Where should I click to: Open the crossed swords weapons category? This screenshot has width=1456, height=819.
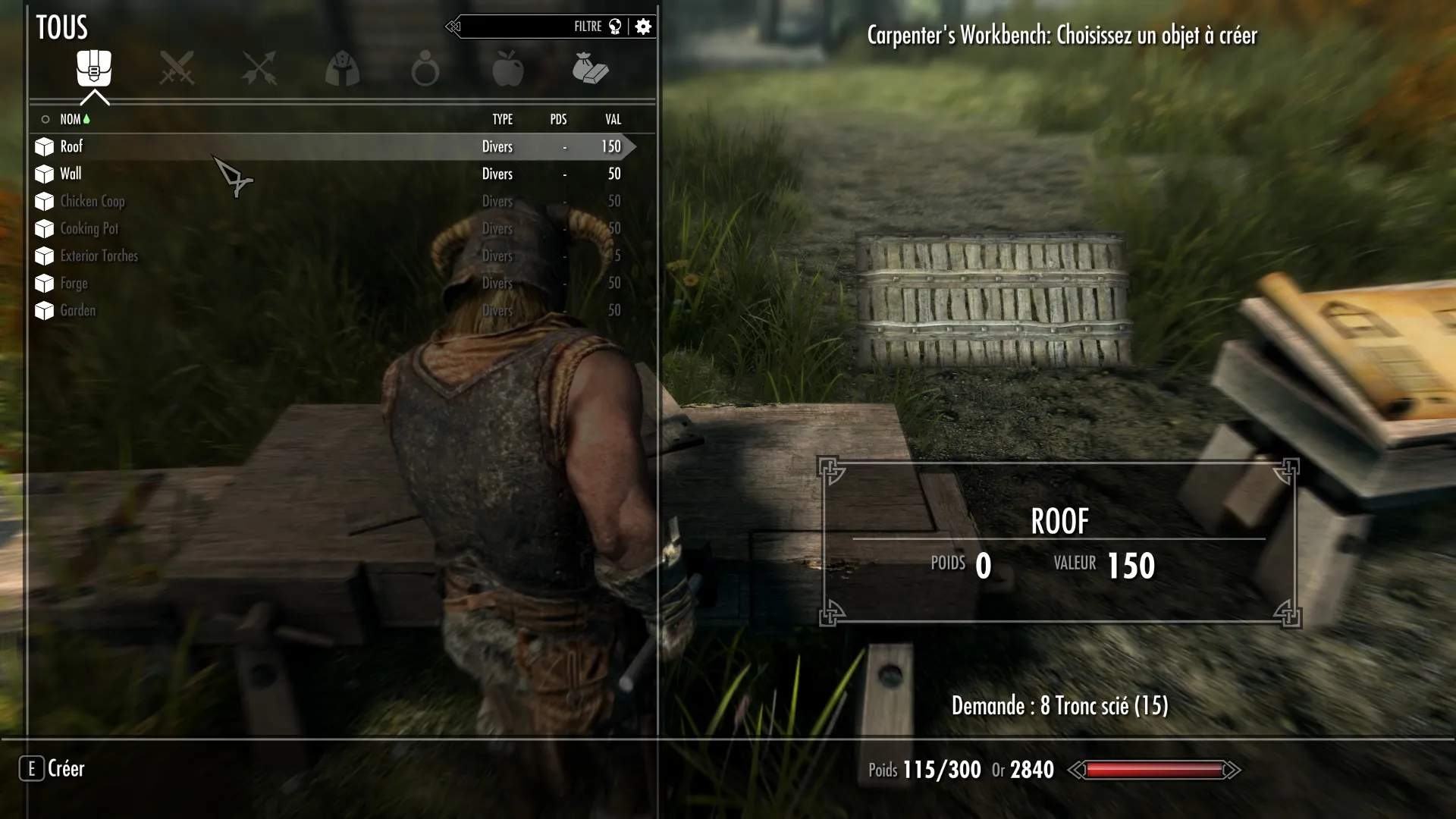pyautogui.click(x=177, y=68)
